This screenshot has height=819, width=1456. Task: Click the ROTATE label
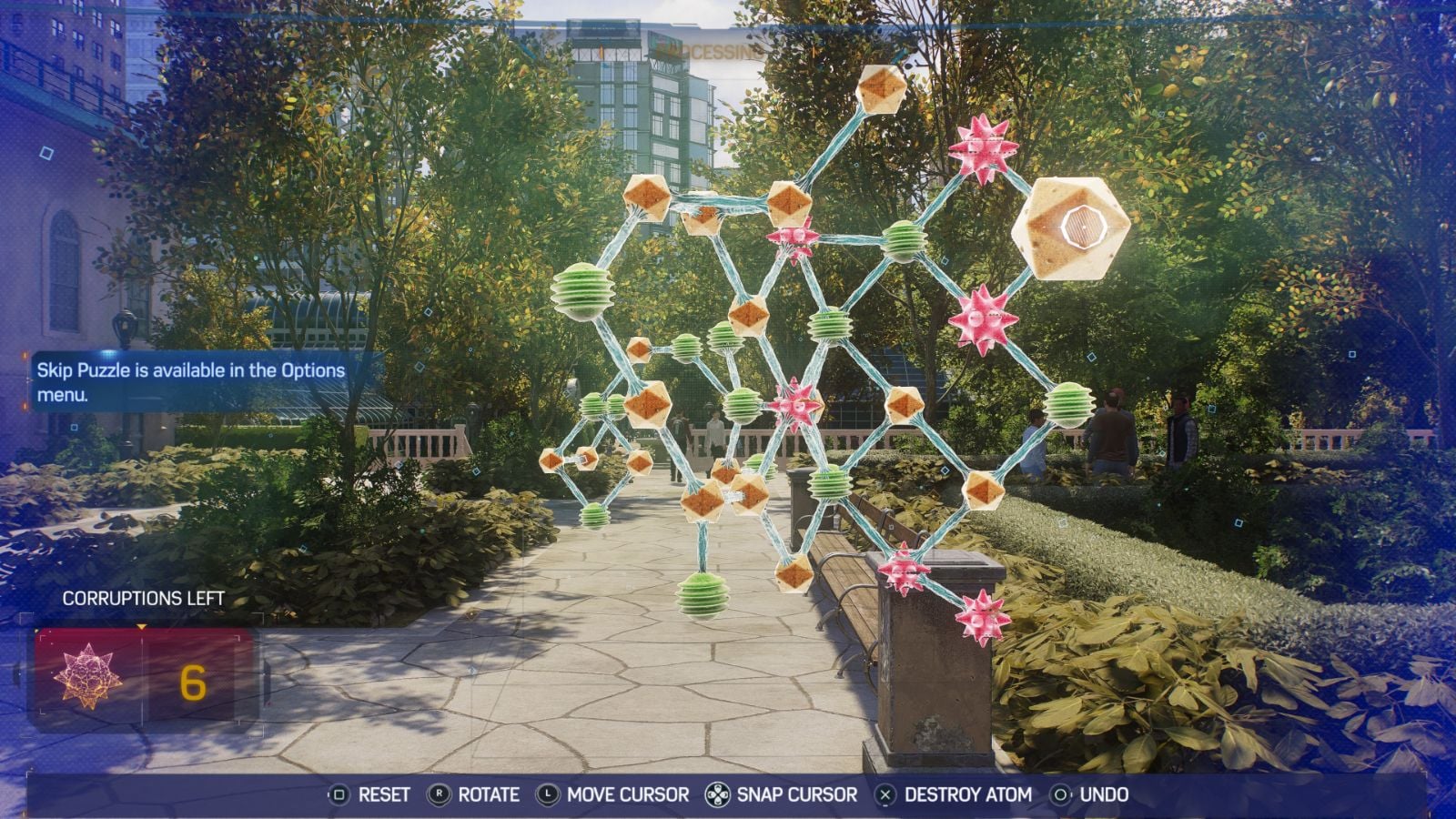[491, 794]
